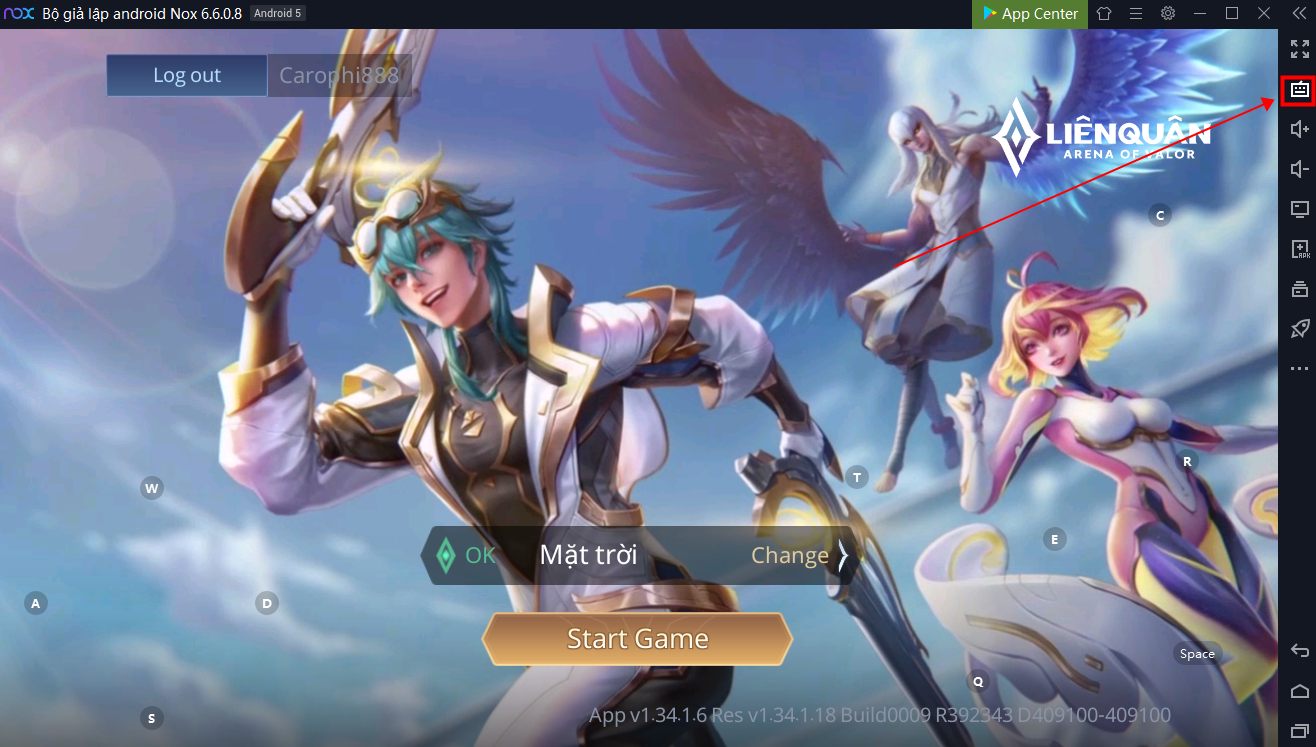Click the rocket icon in sidebar
Image resolution: width=1316 pixels, height=747 pixels.
pos(1299,329)
